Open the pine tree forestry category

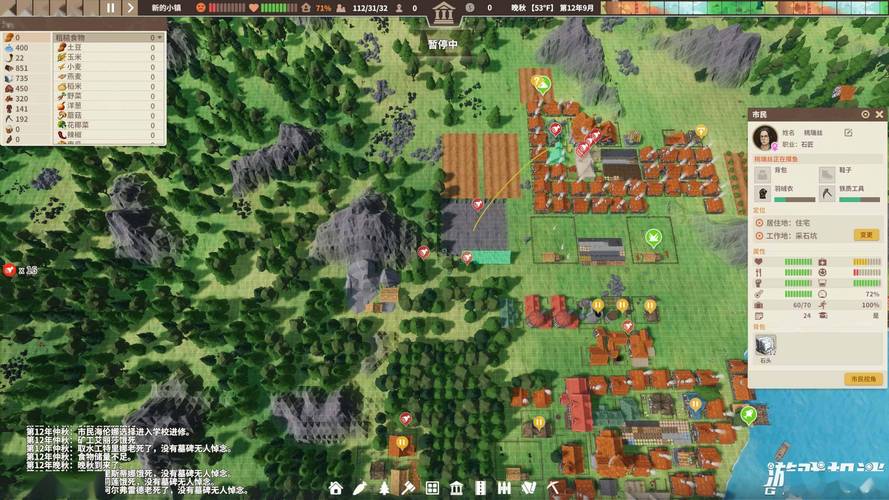tap(384, 488)
